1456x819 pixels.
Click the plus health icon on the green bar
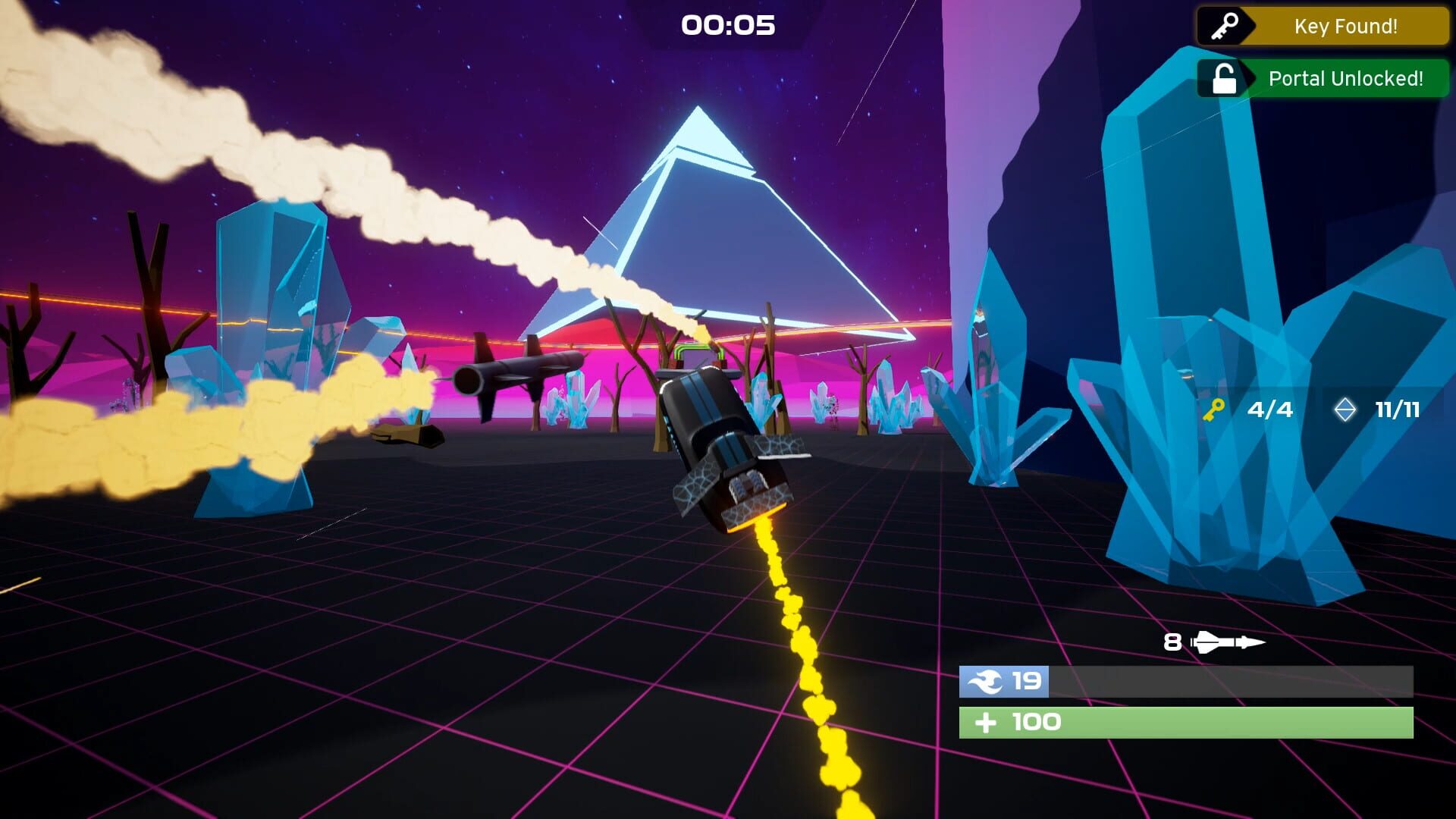[x=986, y=721]
